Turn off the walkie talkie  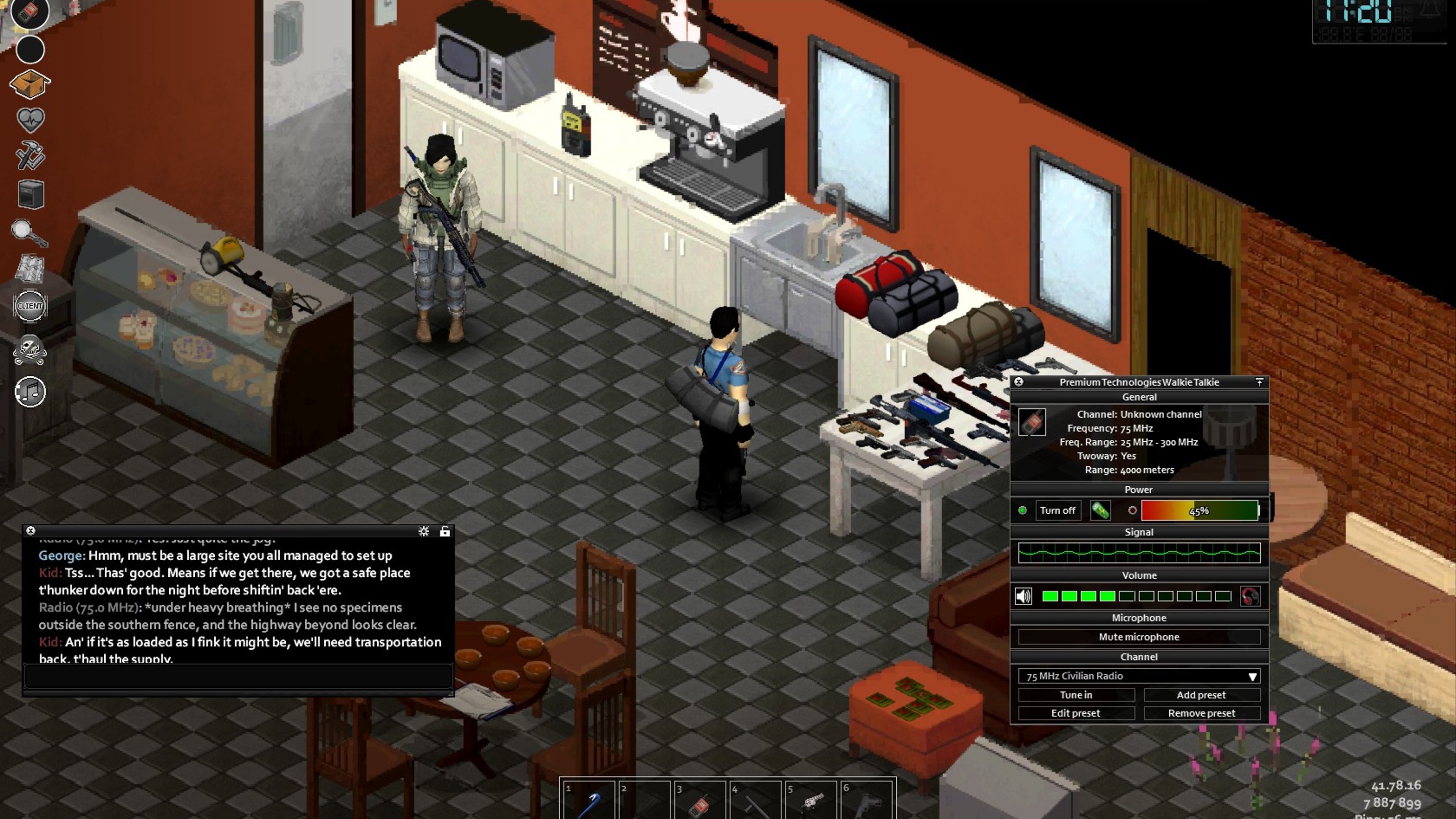click(x=1057, y=510)
